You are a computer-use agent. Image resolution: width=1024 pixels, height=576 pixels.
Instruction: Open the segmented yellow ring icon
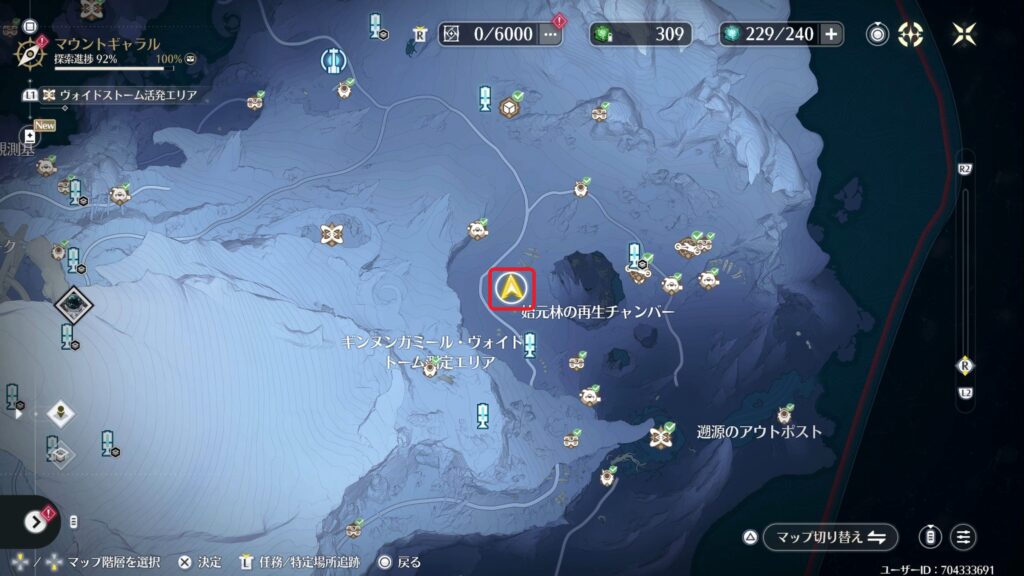click(911, 34)
